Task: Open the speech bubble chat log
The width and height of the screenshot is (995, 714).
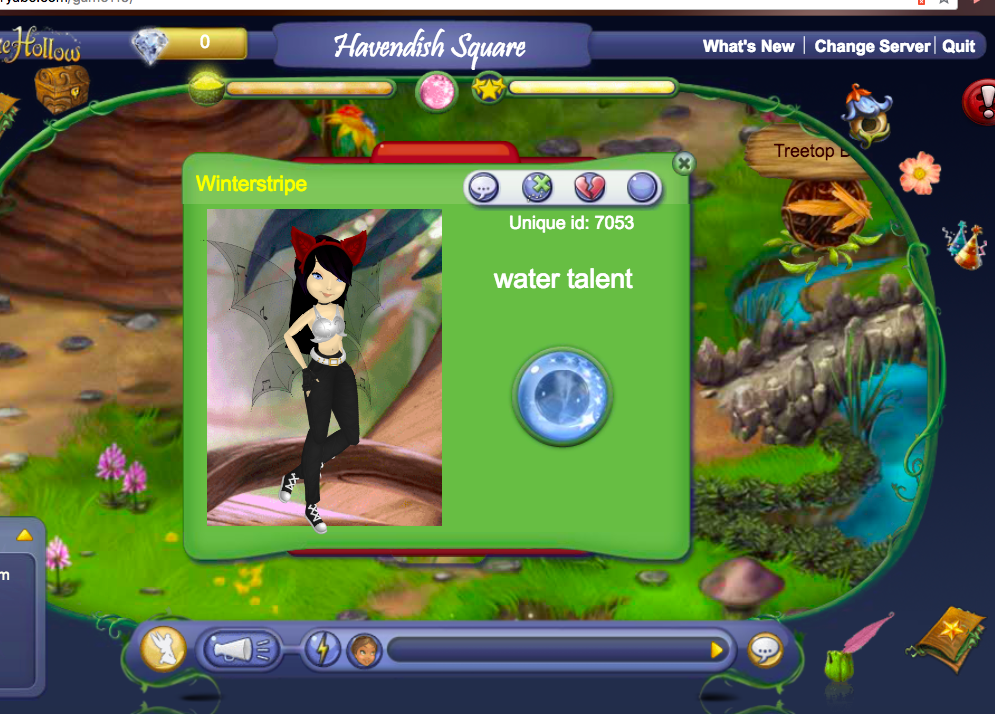Action: 766,651
